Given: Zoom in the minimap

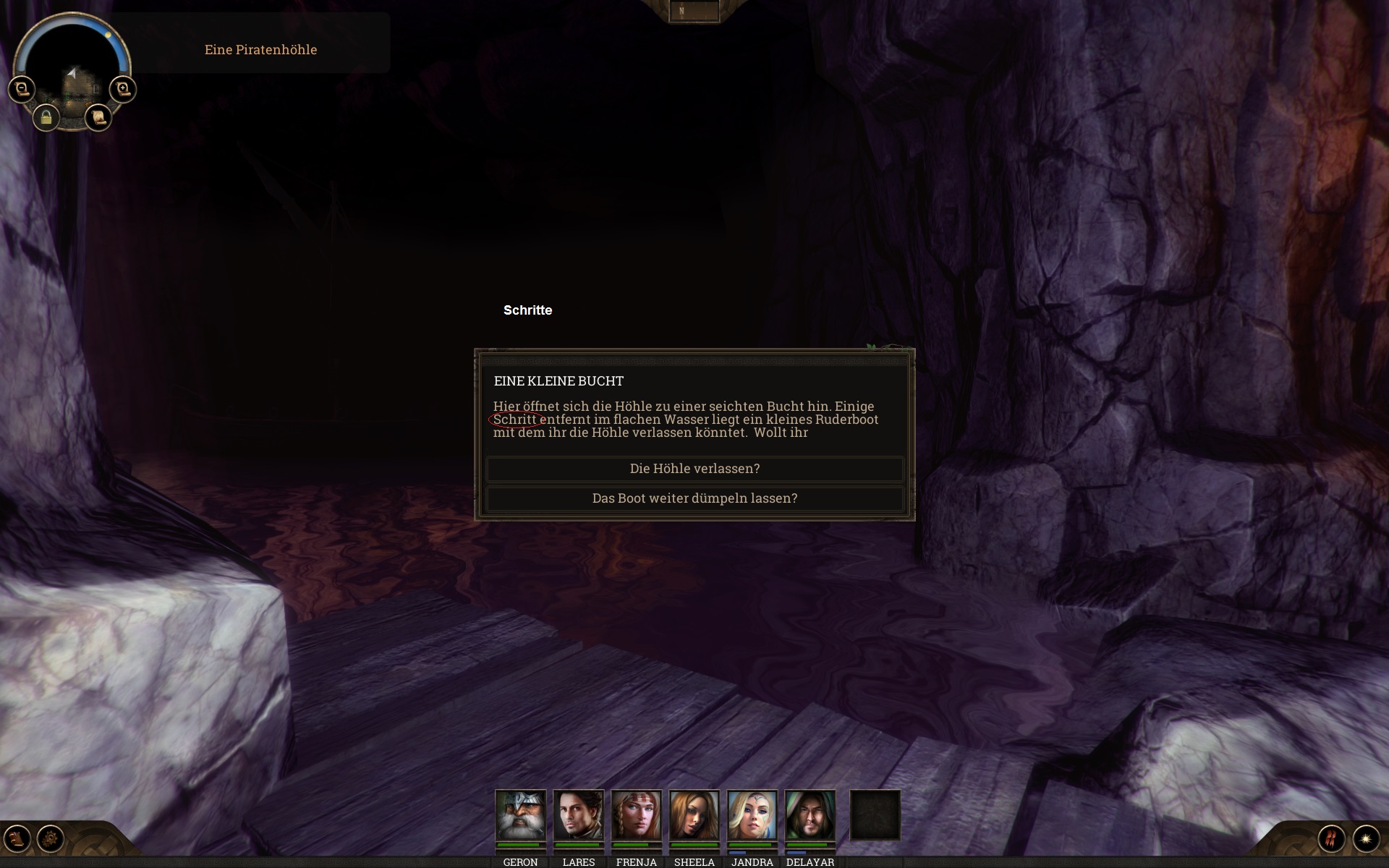Looking at the screenshot, I should pos(123,89).
